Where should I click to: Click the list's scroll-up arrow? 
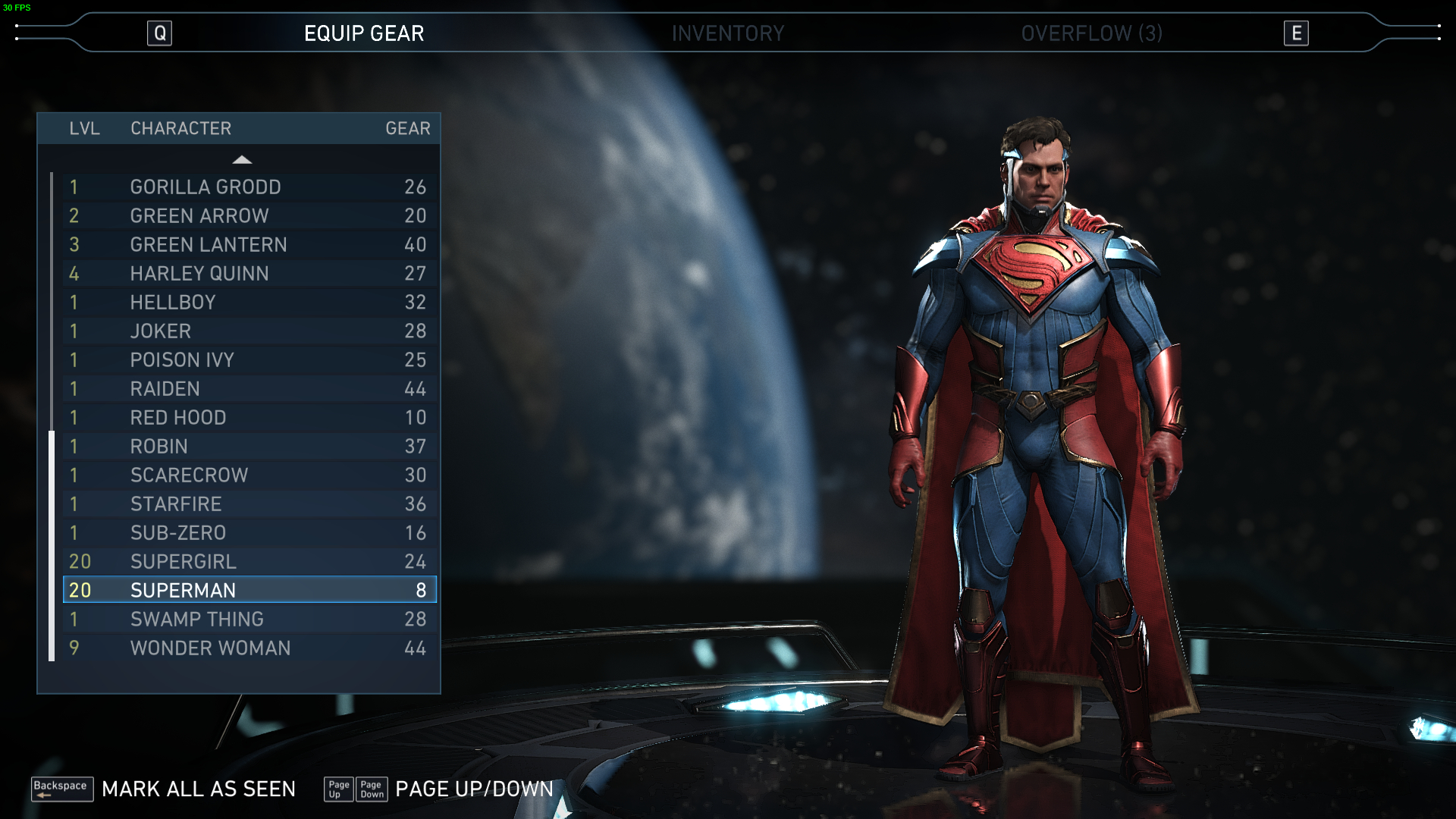click(242, 159)
